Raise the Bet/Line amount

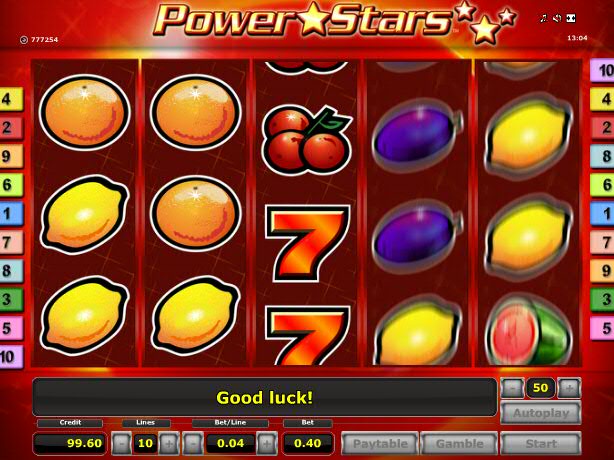[x=267, y=443]
